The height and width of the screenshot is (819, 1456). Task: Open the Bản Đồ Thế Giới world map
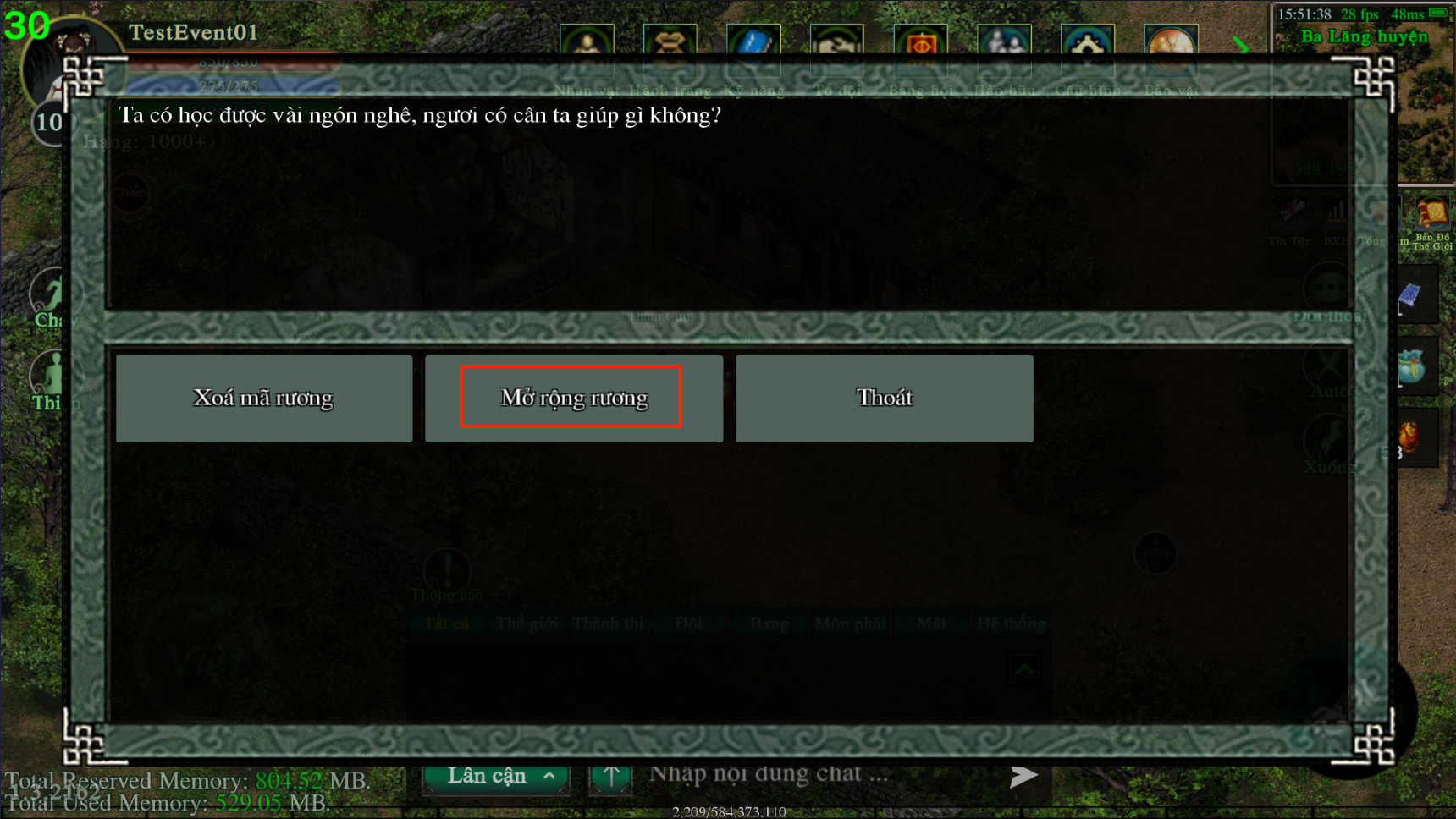1431,220
